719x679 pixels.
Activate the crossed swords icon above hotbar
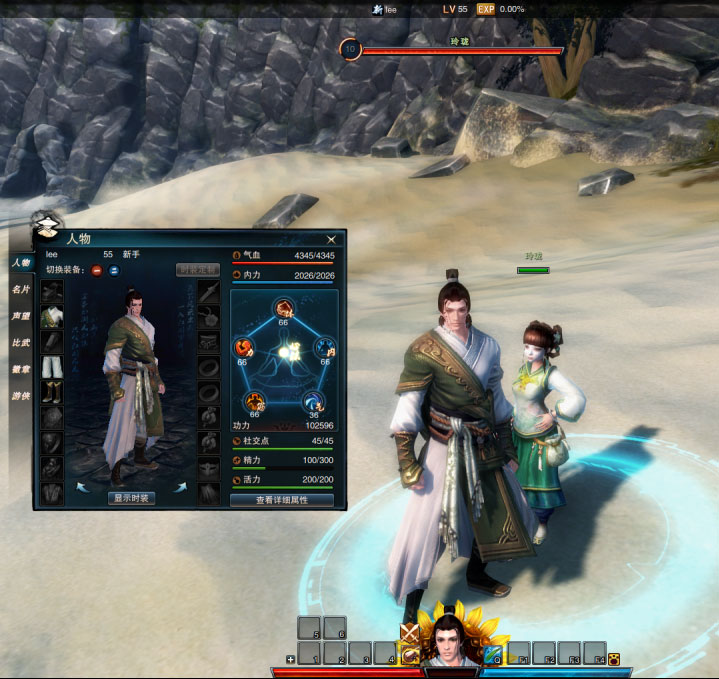click(408, 632)
